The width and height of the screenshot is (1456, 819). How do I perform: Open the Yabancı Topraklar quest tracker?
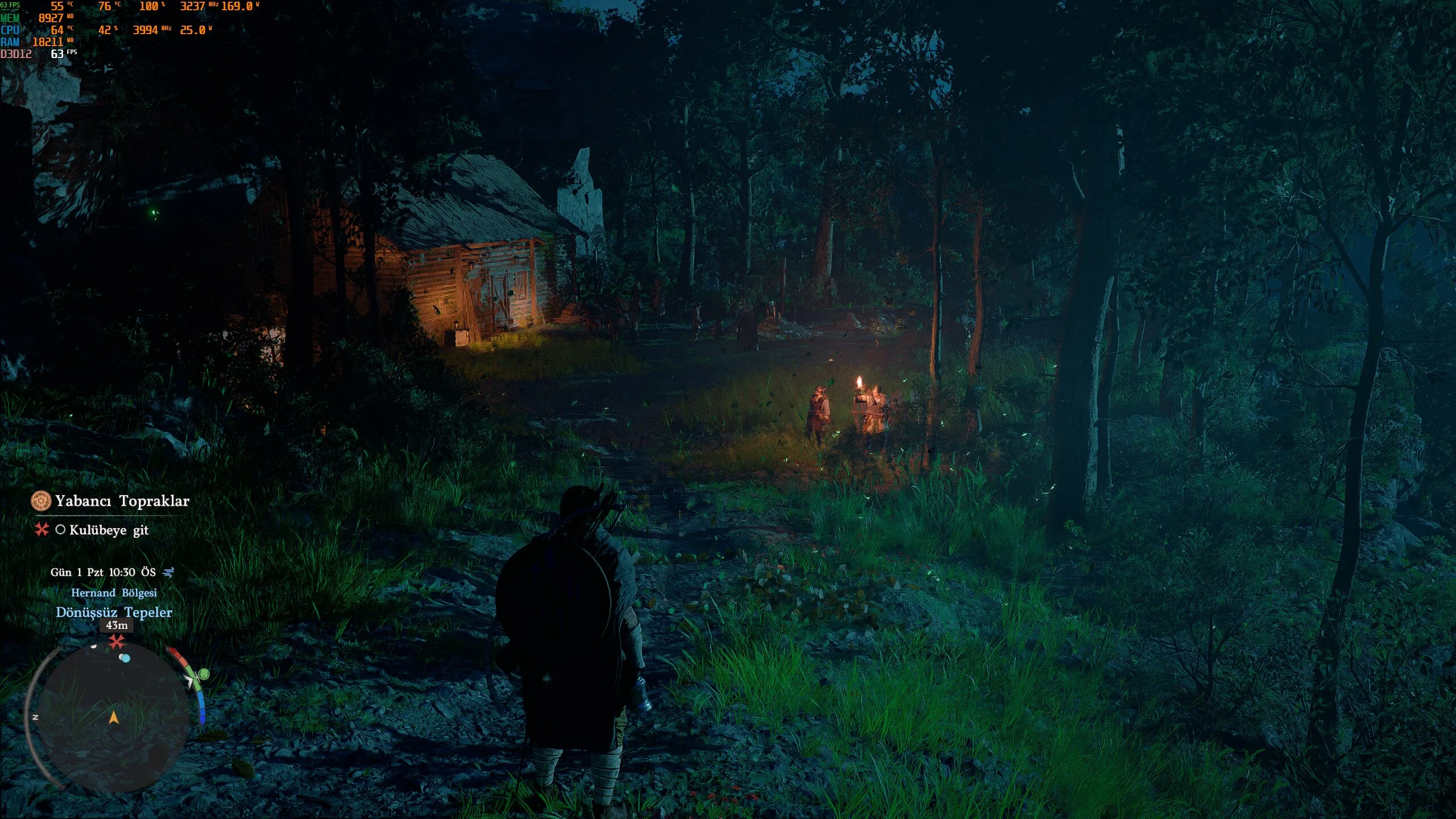coord(122,501)
